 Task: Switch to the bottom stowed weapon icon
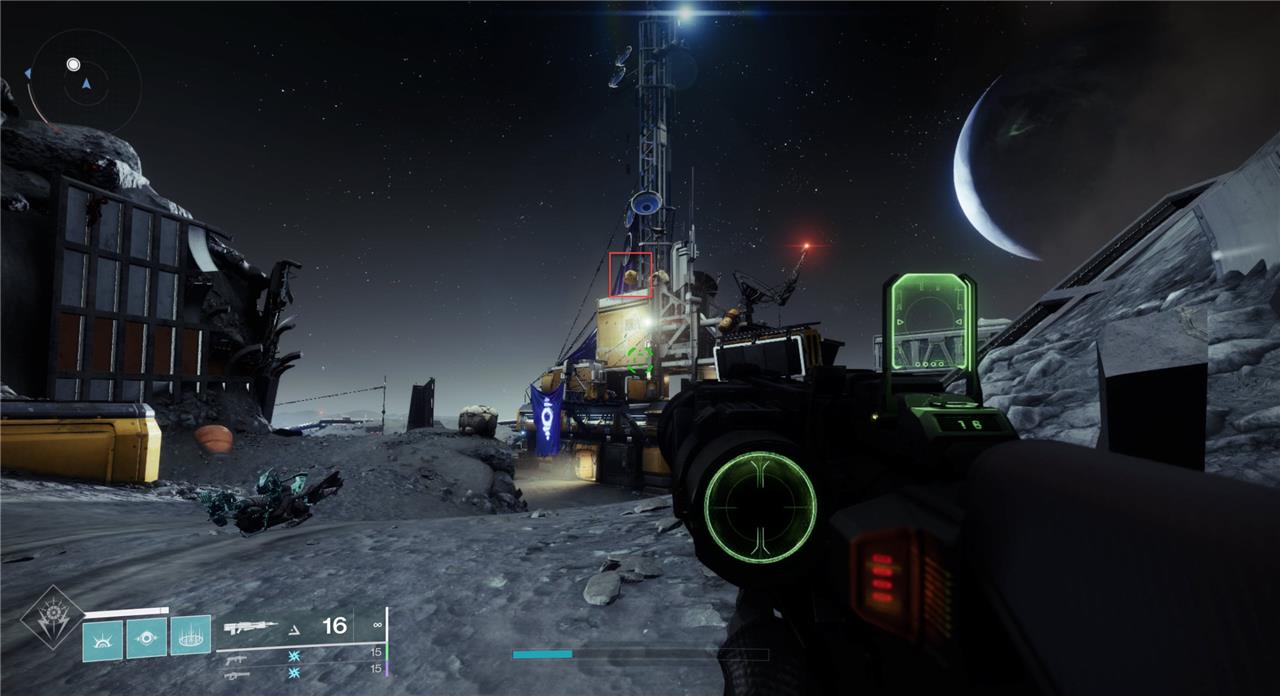[236, 675]
